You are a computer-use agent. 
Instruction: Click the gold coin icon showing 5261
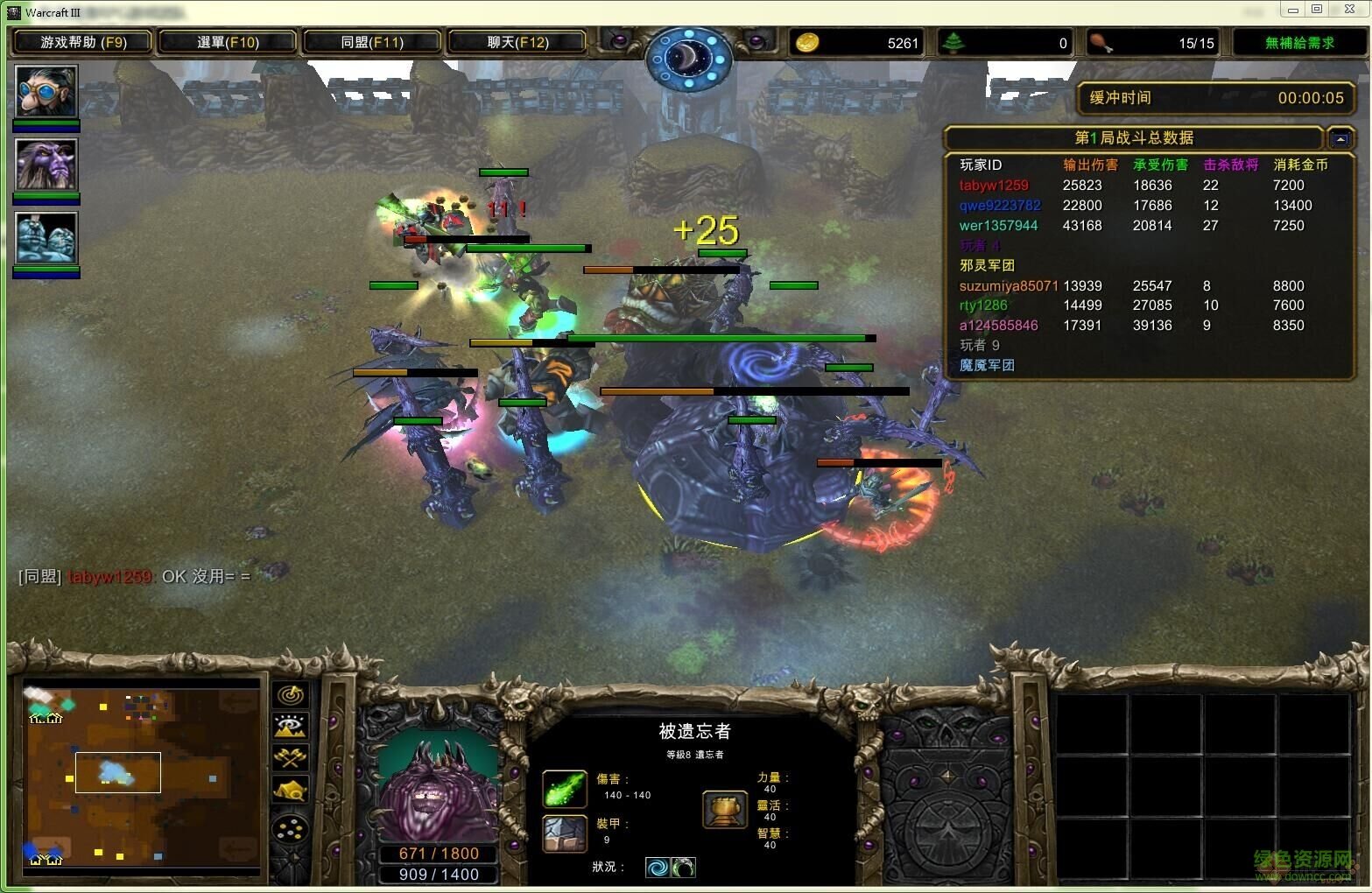coord(806,42)
